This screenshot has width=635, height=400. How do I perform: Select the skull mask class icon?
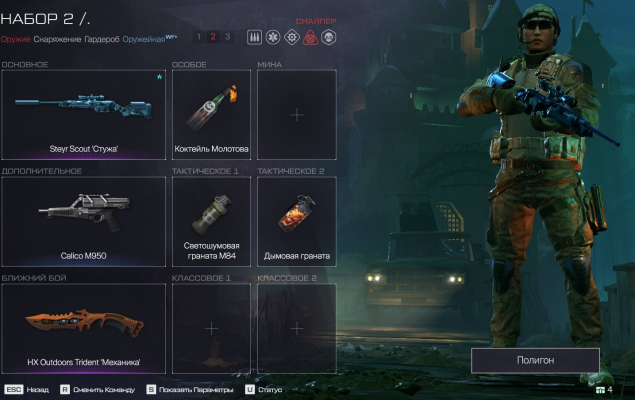coord(329,37)
